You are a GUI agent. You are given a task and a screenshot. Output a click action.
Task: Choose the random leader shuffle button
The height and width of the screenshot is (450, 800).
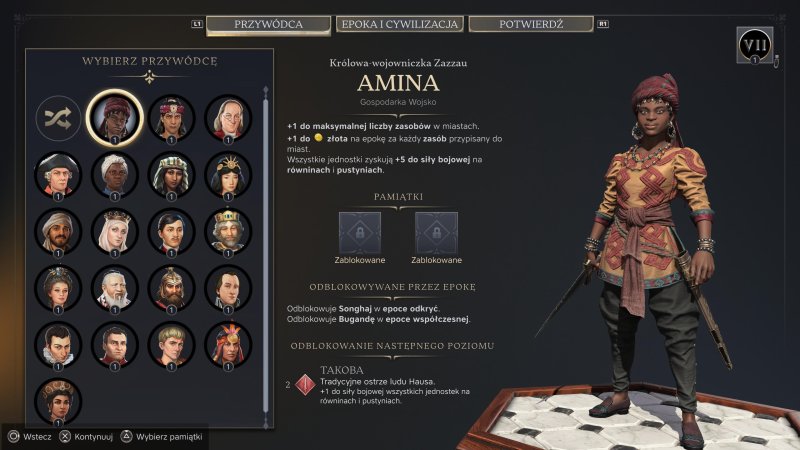(x=57, y=119)
